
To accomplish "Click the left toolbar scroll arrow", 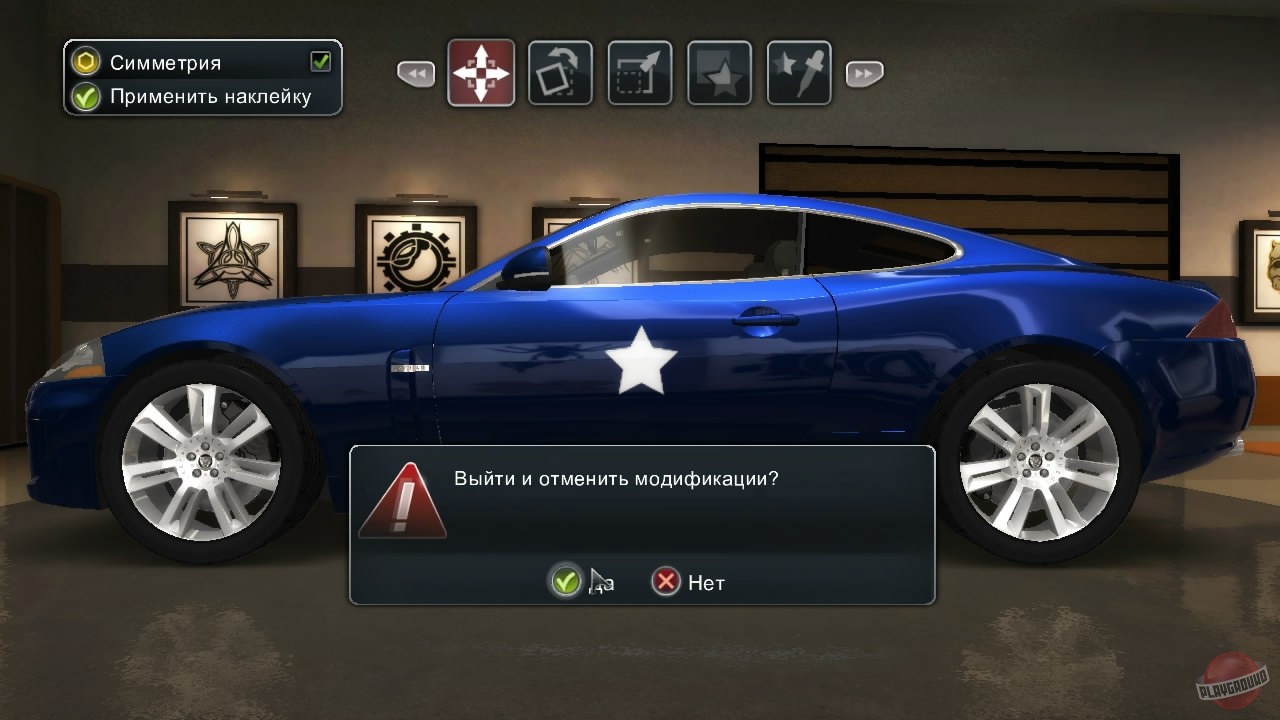I will coord(416,72).
